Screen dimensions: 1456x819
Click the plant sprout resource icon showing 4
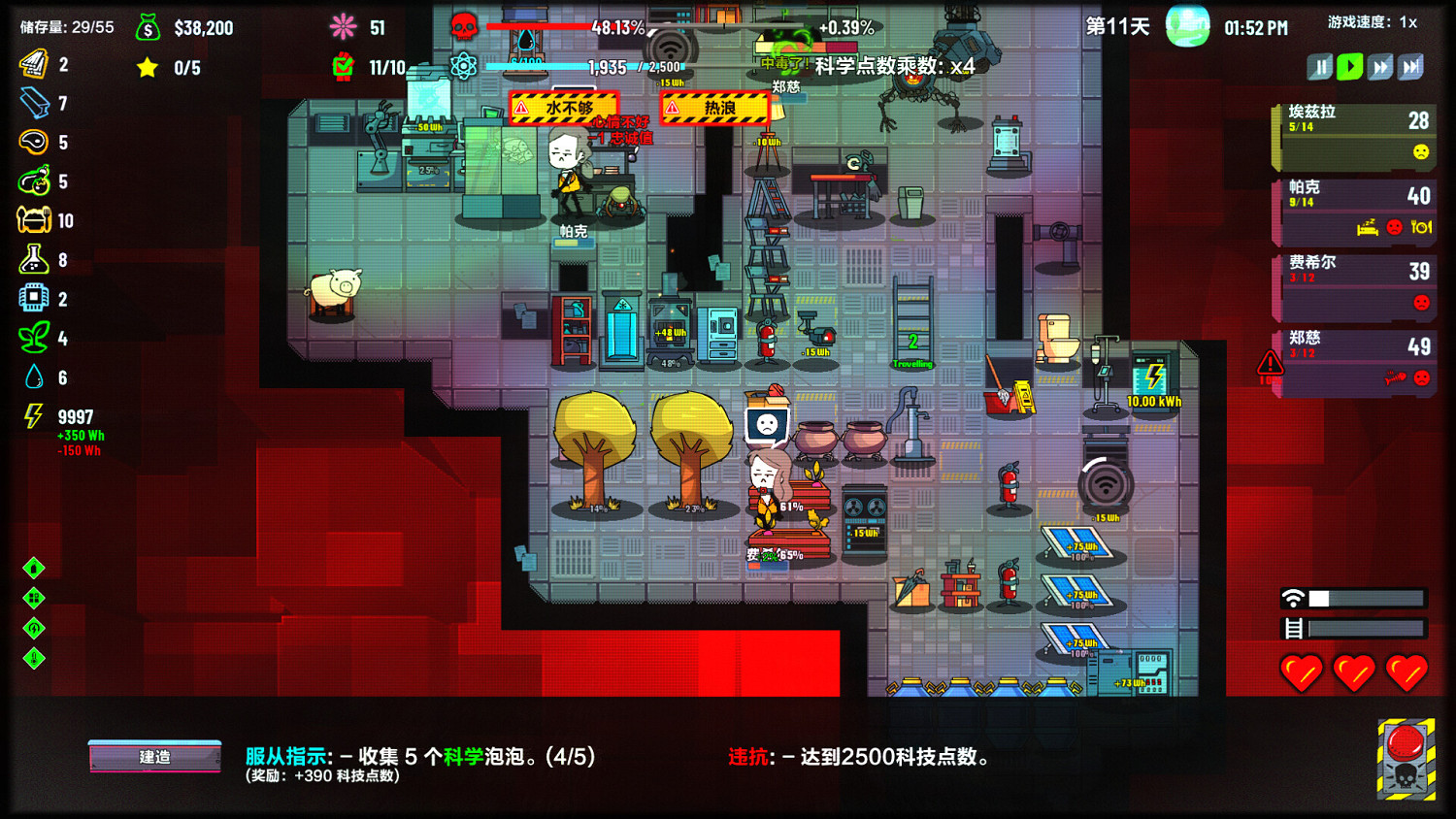[35, 338]
